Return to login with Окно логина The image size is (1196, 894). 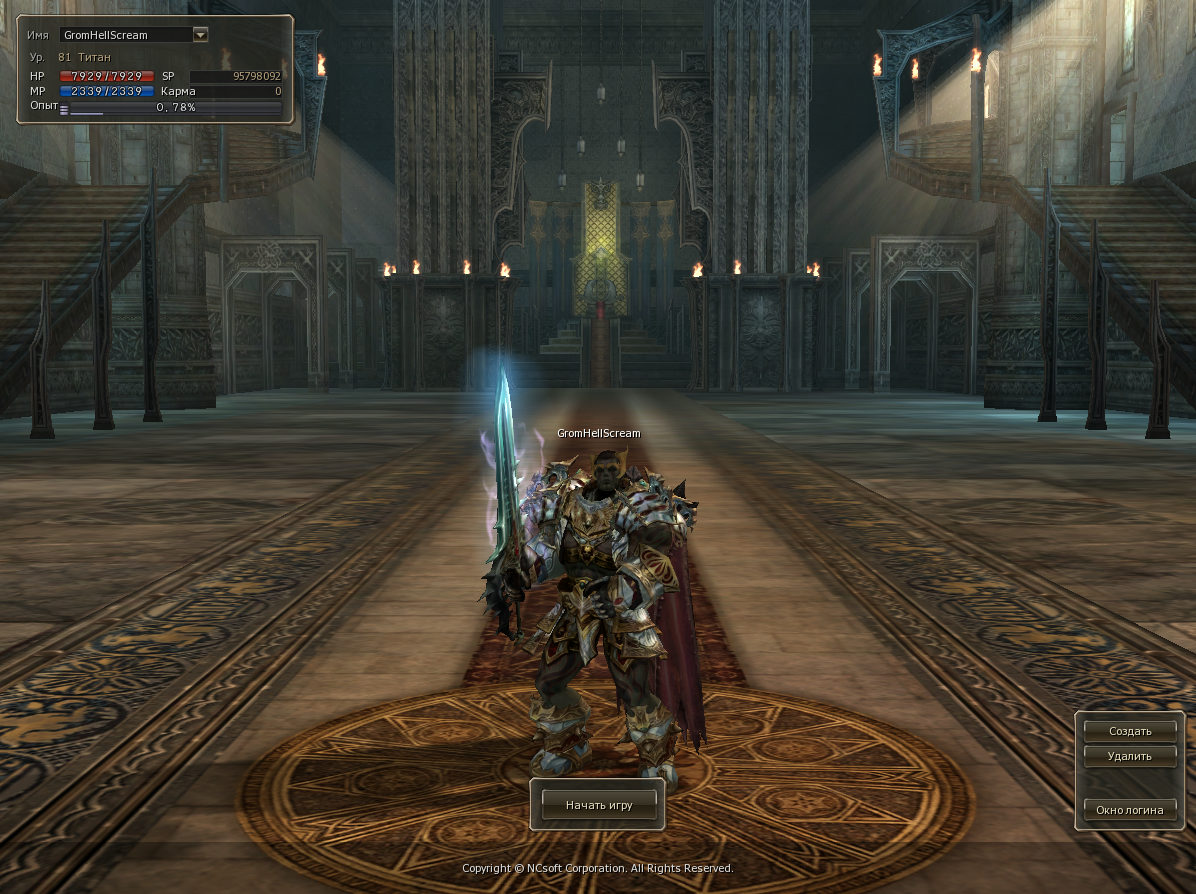[x=1130, y=810]
